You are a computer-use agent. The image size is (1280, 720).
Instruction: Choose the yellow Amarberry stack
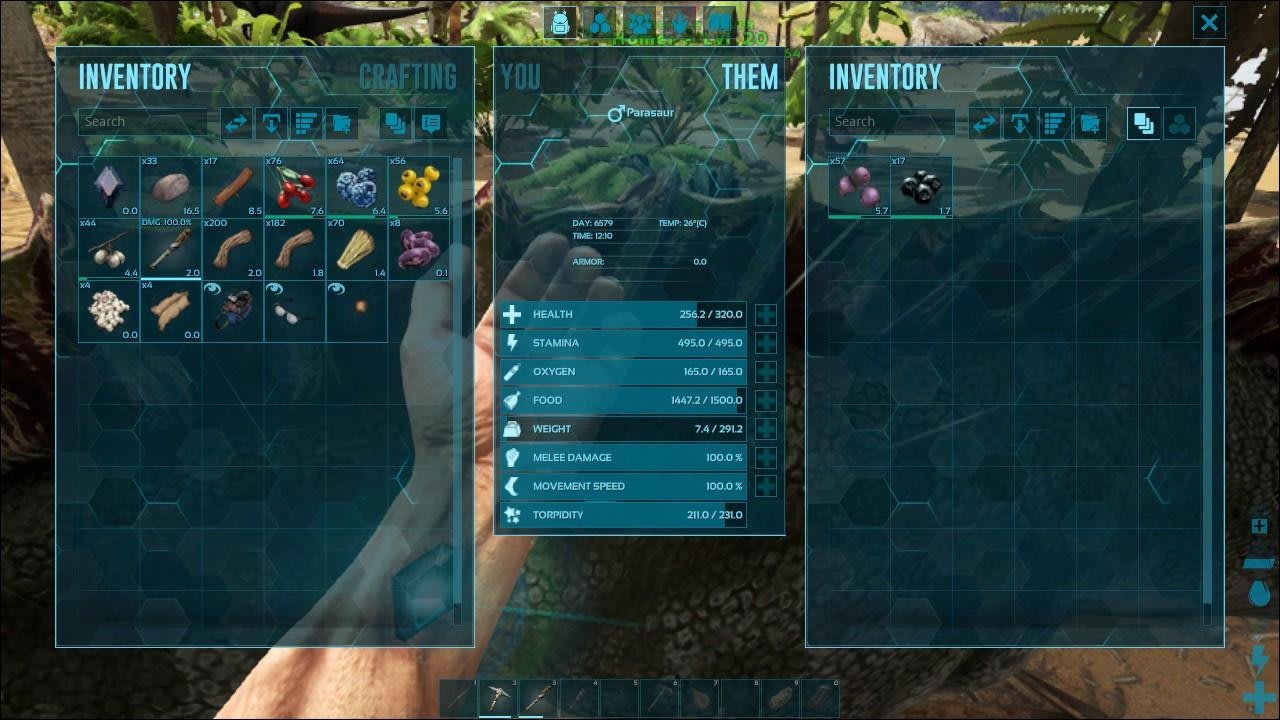418,186
